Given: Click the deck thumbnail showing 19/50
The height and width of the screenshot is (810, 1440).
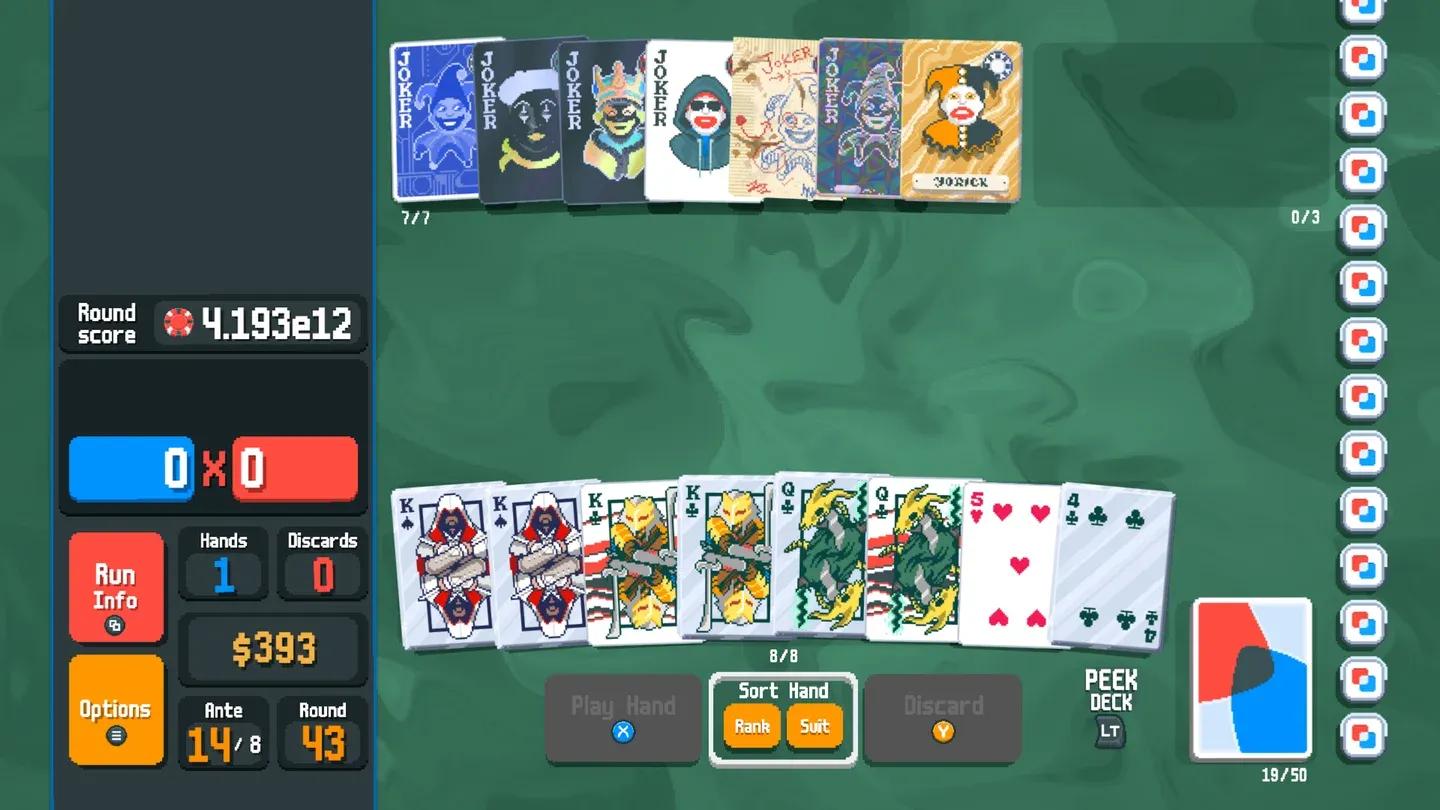Looking at the screenshot, I should tap(1251, 676).
